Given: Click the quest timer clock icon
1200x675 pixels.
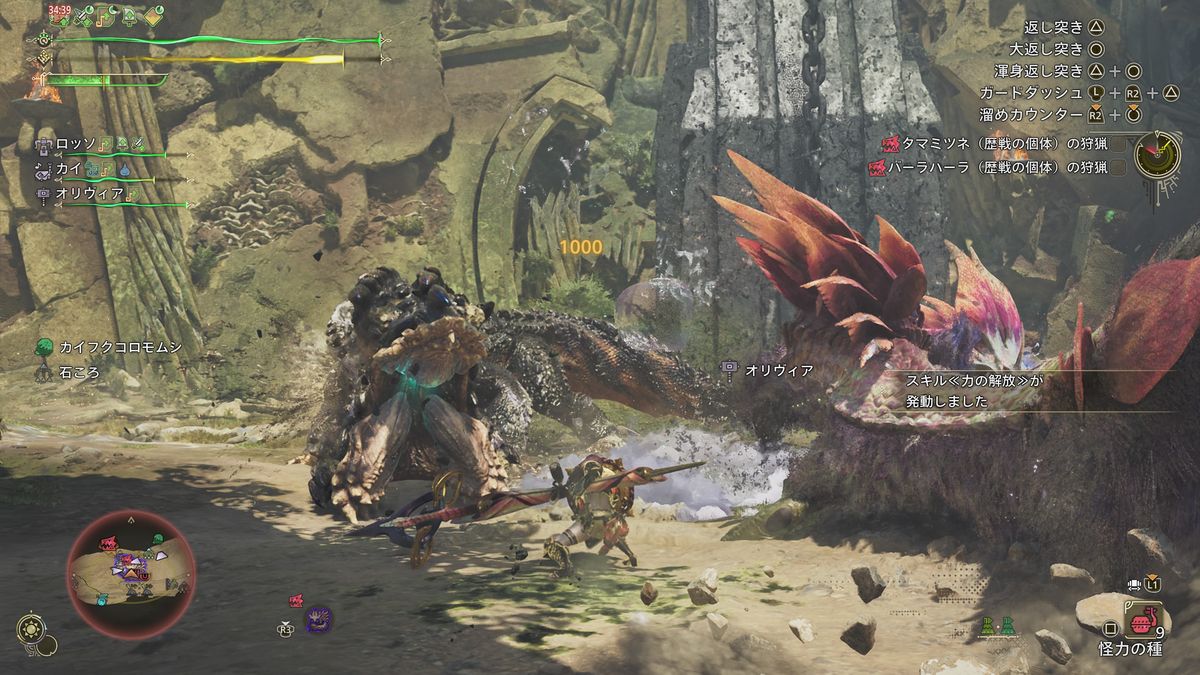Looking at the screenshot, I should 1158,155.
